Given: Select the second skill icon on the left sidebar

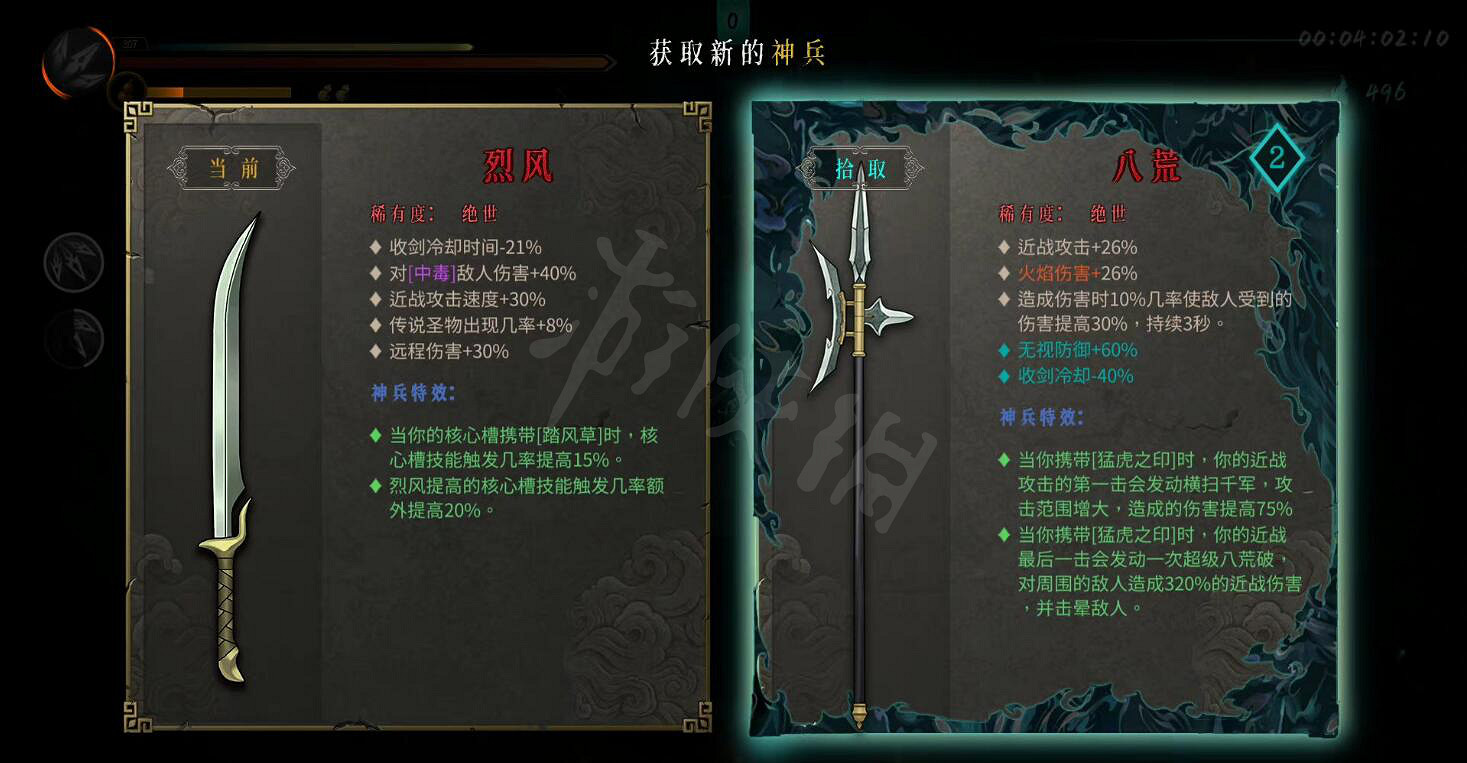Looking at the screenshot, I should pos(75,335).
